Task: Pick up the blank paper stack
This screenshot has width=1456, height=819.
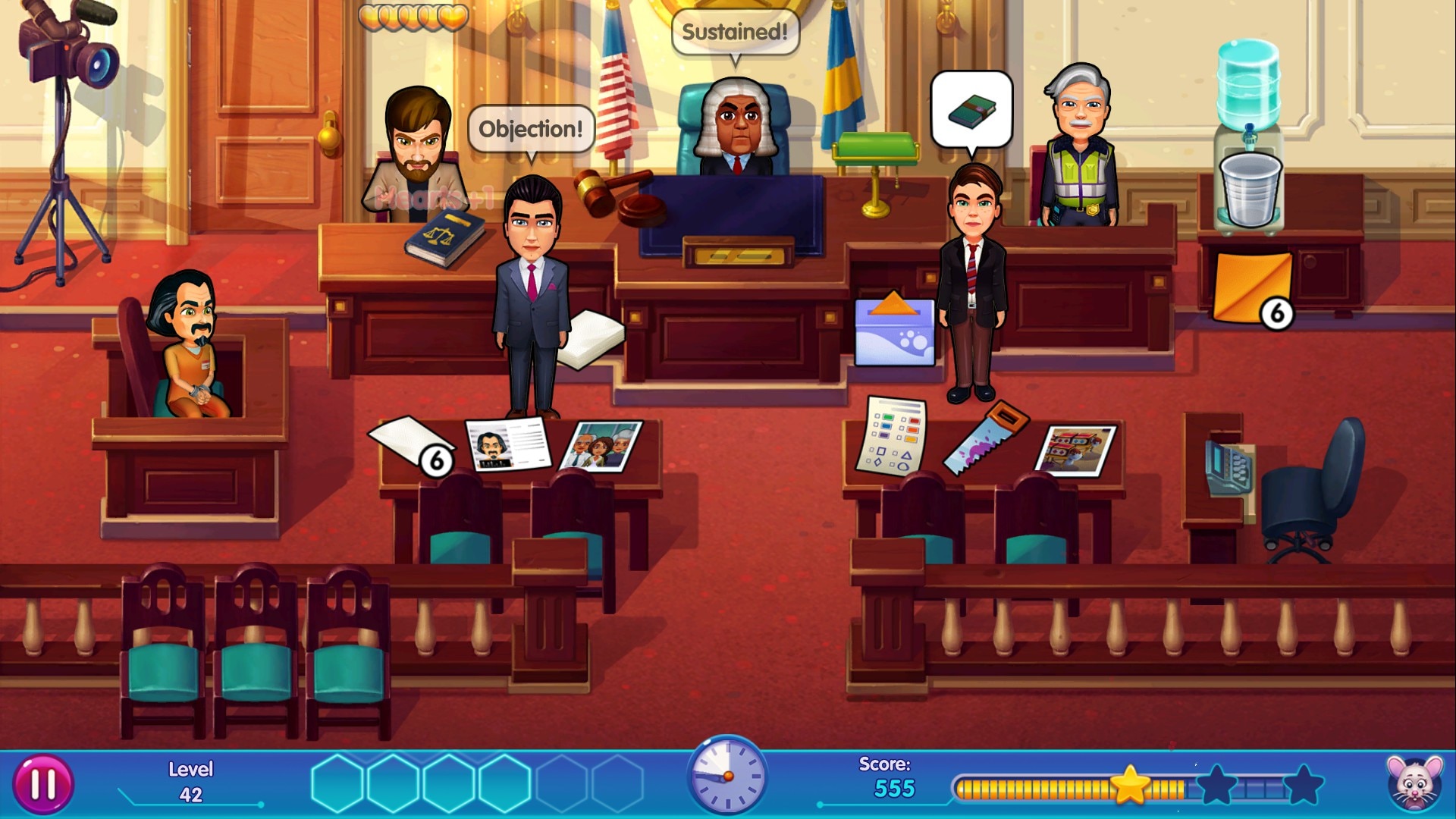Action: point(409,442)
